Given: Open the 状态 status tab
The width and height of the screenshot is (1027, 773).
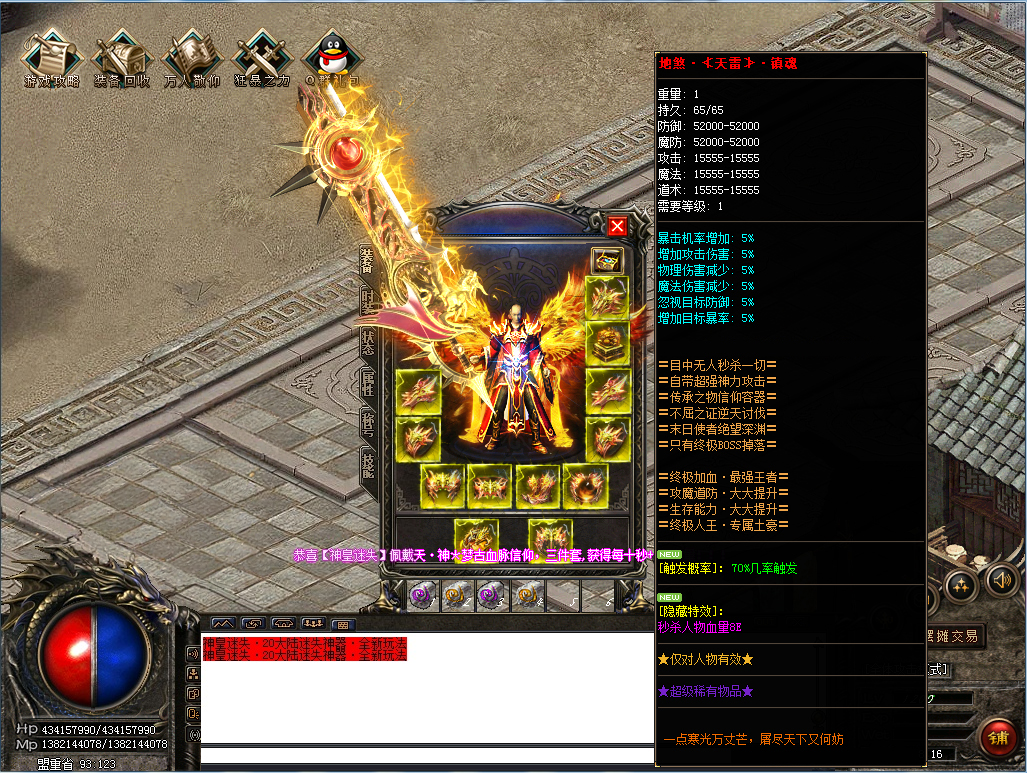Looking at the screenshot, I should 367,341.
